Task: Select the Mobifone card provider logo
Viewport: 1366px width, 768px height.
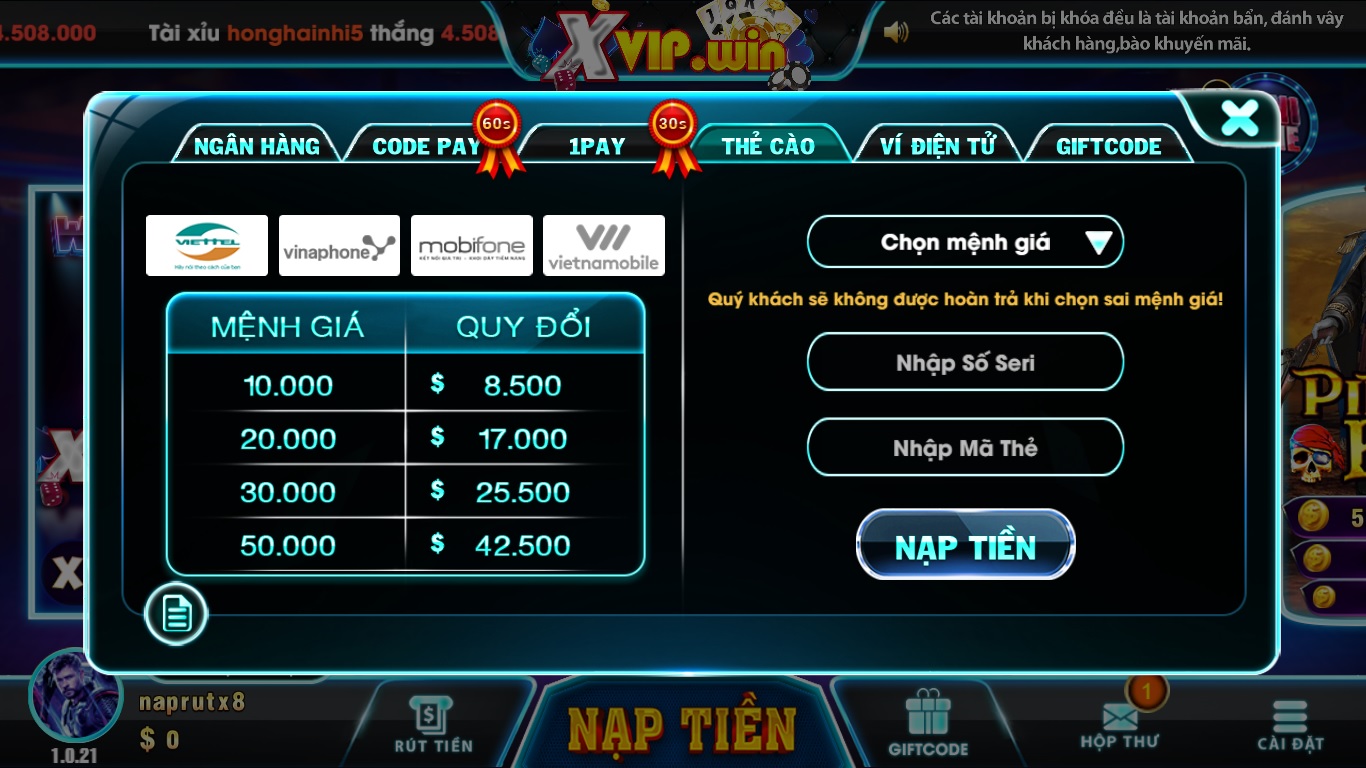Action: pyautogui.click(x=471, y=245)
